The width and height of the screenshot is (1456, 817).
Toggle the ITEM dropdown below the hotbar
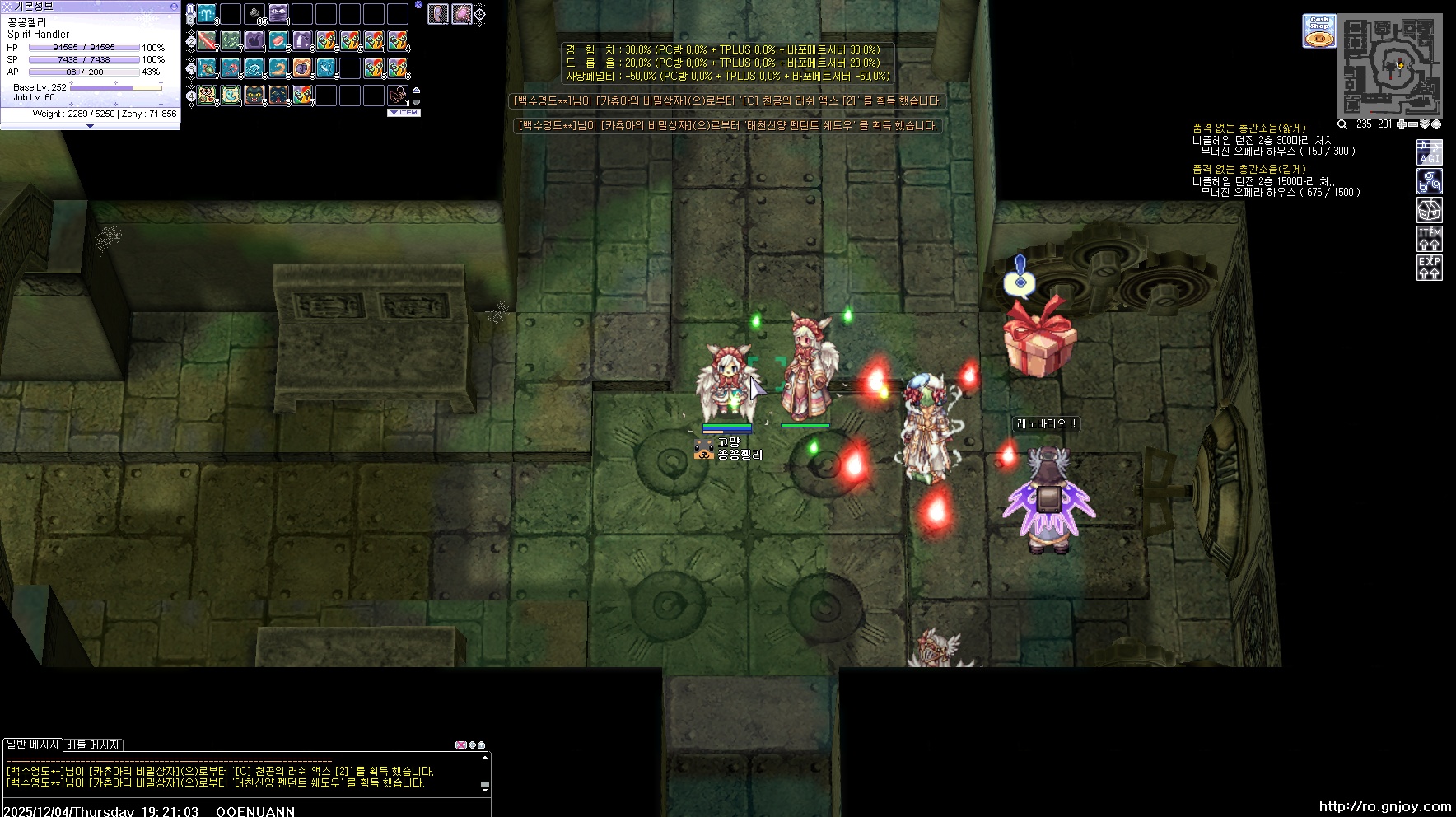pyautogui.click(x=404, y=113)
